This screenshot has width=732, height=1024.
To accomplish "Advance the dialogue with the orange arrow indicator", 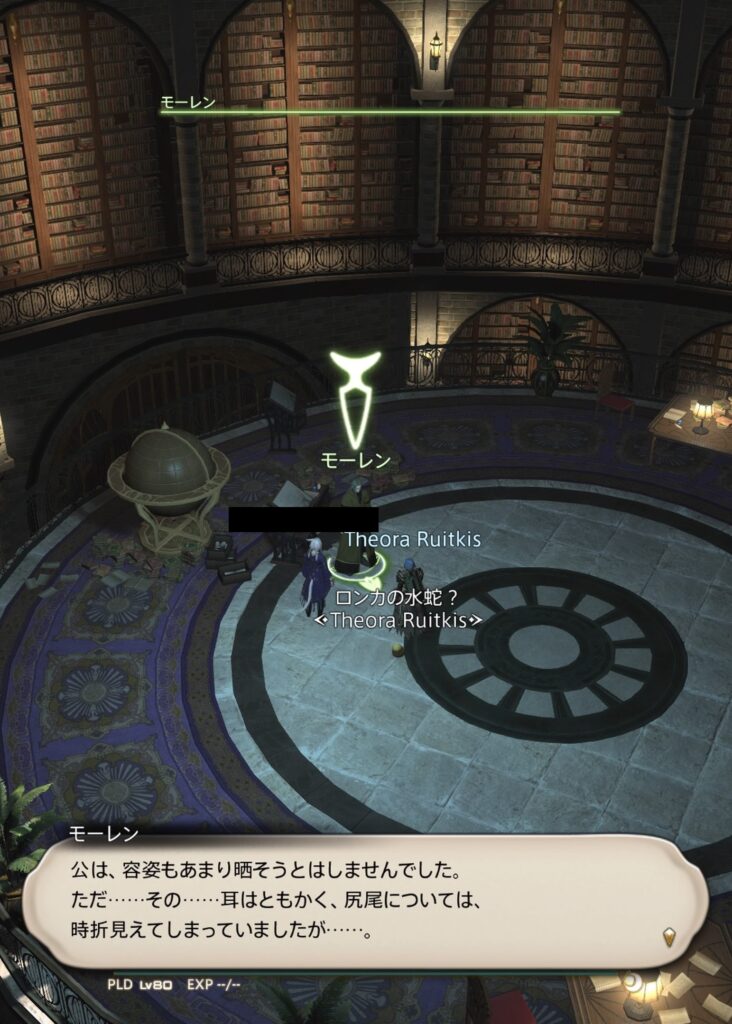I will [x=669, y=937].
